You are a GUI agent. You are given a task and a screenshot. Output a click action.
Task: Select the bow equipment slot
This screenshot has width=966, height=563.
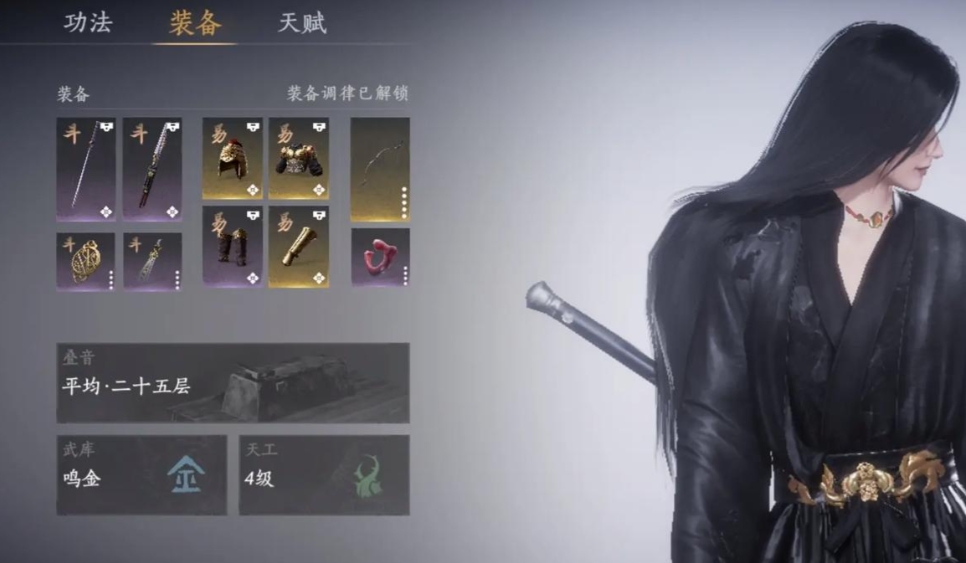pos(380,169)
